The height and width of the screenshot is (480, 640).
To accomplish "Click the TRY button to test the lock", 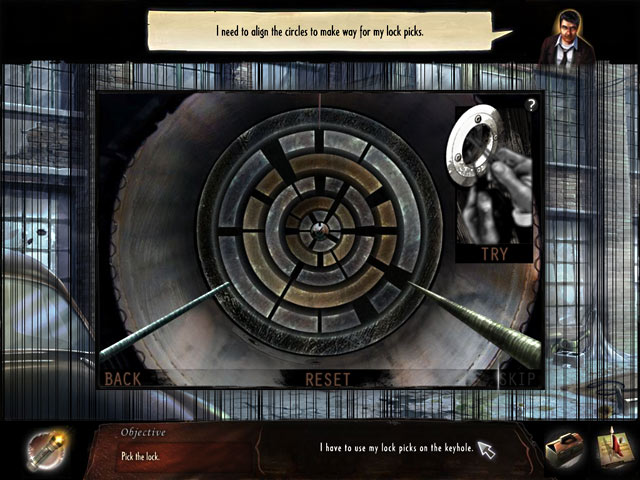I will point(493,253).
